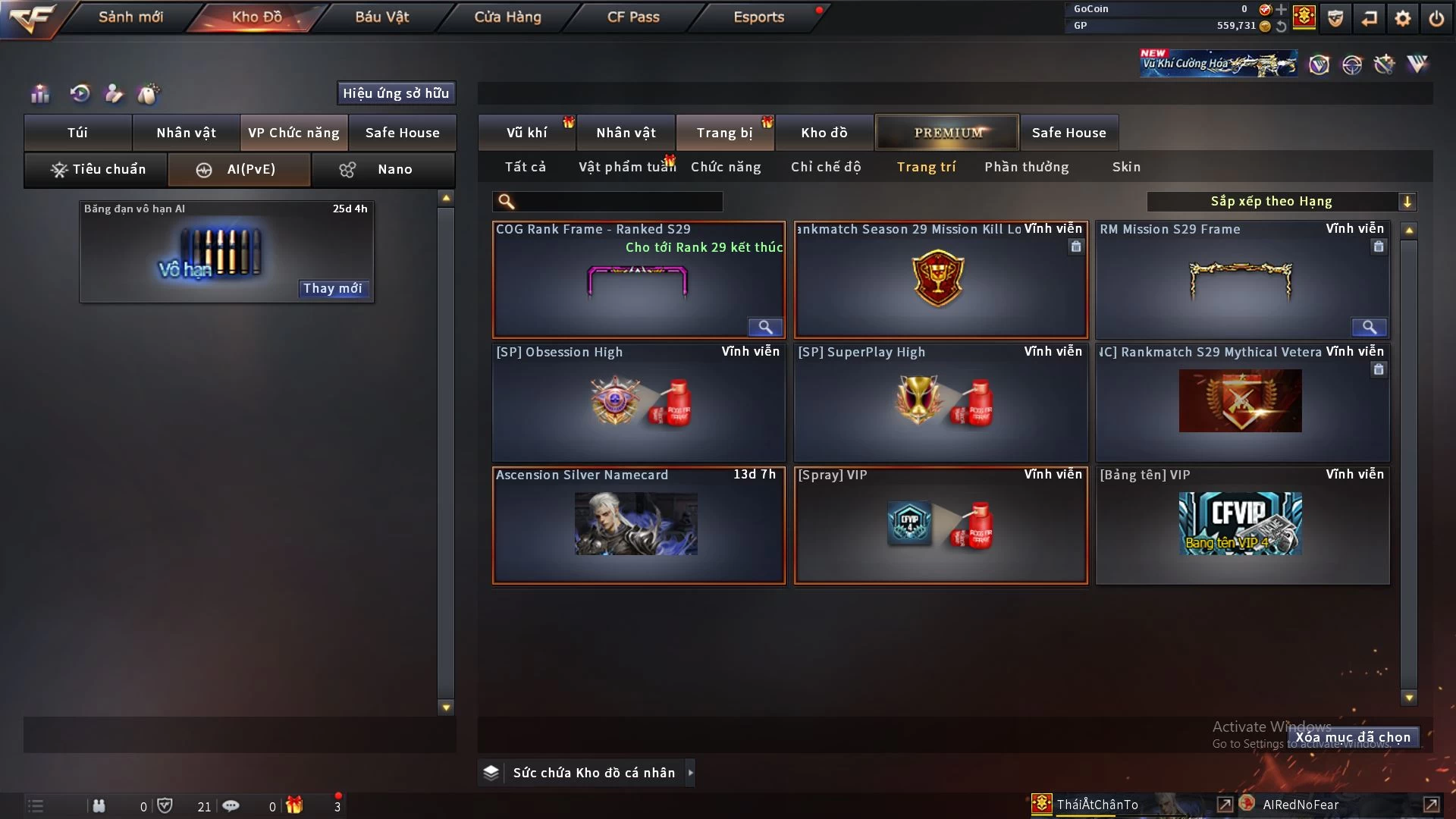Open the Cửa Hàng shop
Viewport: 1456px width, 819px height.
click(x=507, y=17)
